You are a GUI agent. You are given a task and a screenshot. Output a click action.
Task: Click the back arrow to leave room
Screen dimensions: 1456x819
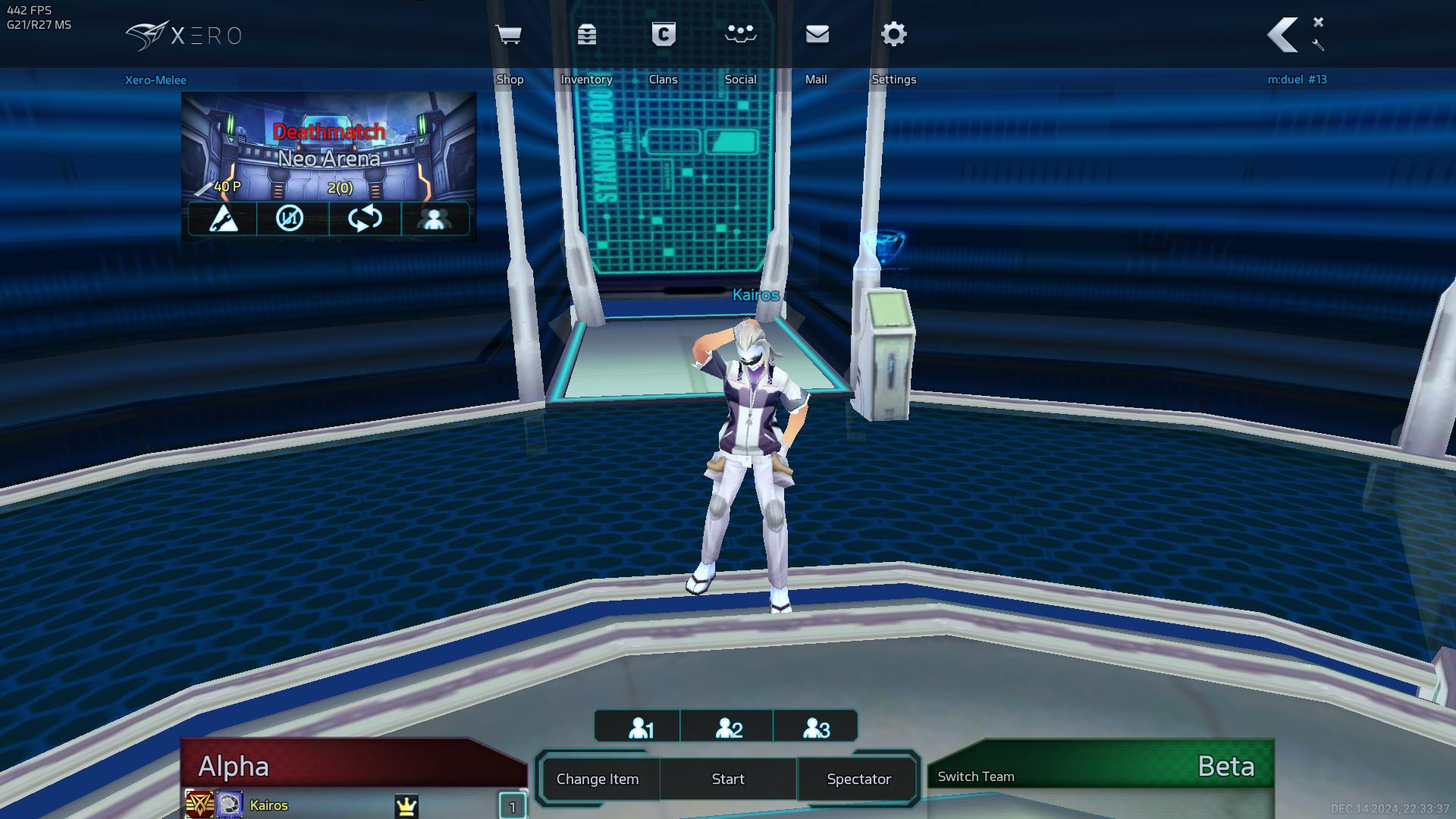(x=1283, y=35)
